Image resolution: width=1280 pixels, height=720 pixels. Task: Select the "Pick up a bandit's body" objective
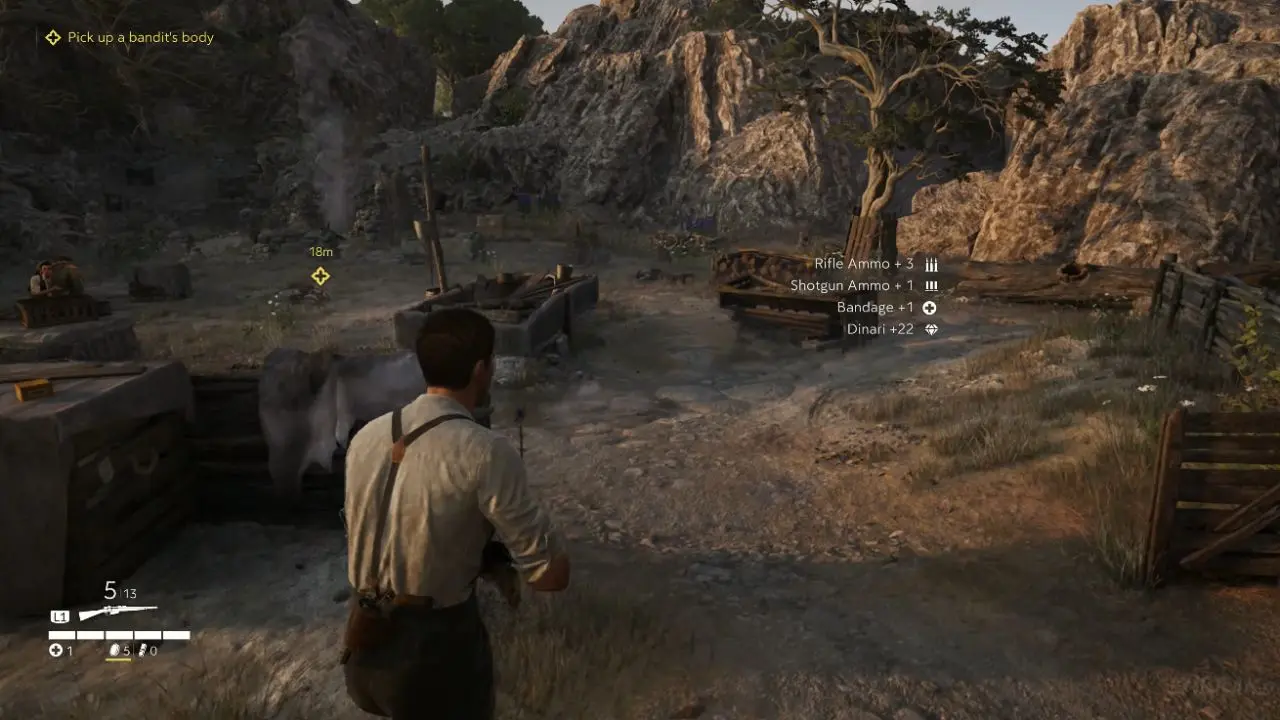click(140, 38)
